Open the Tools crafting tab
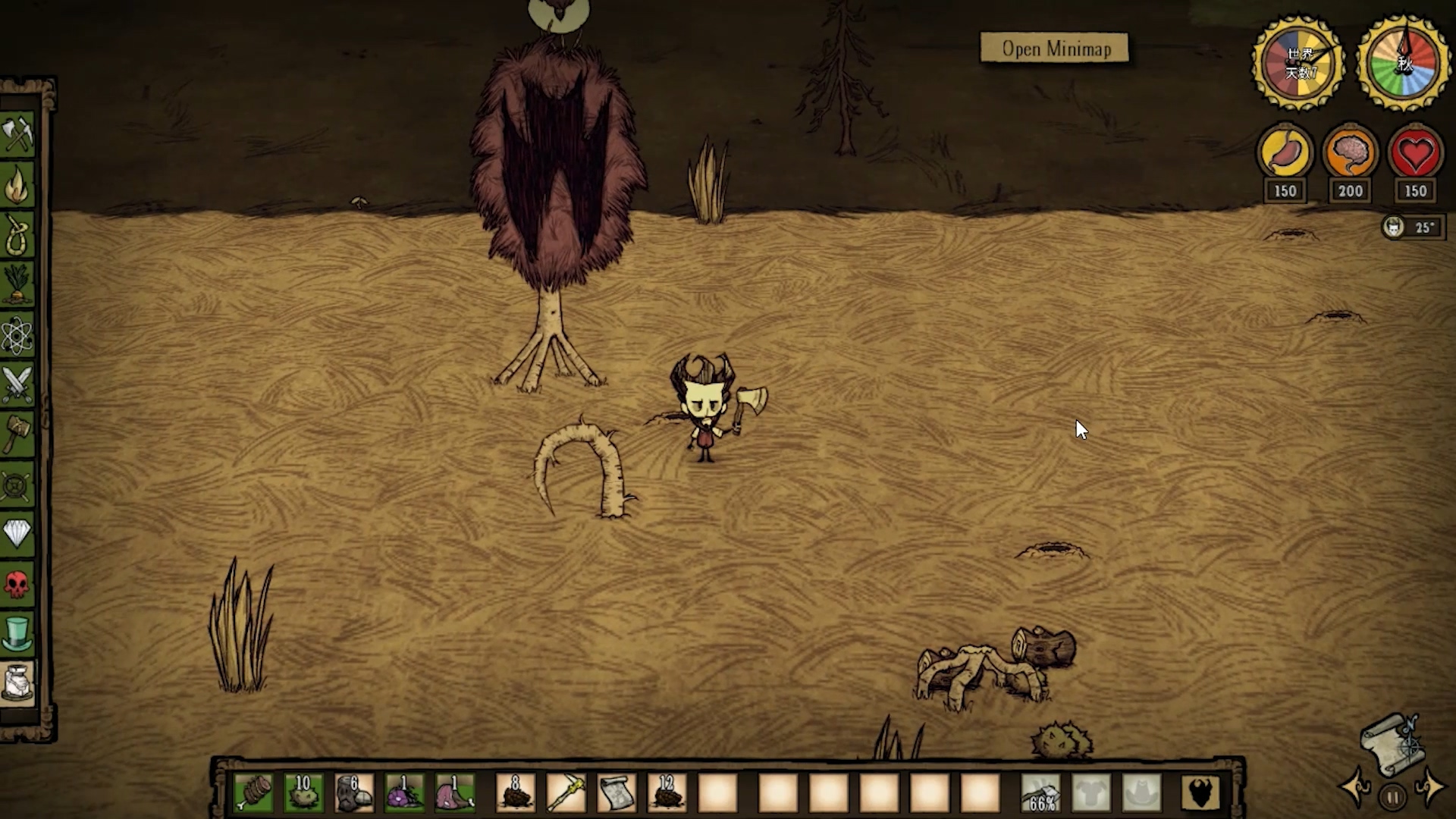 point(17,135)
